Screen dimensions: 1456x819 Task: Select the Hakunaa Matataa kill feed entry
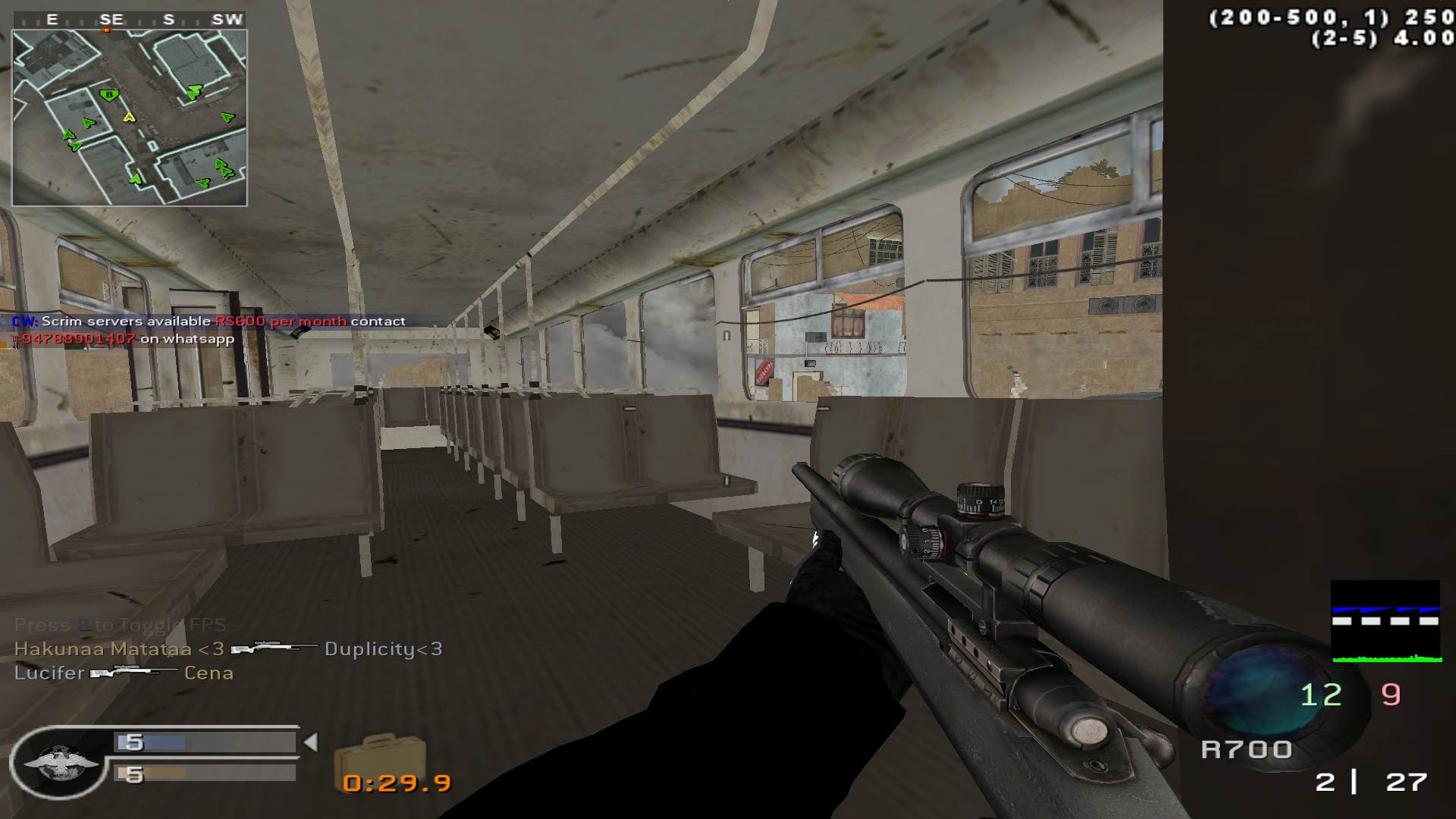coord(227,649)
